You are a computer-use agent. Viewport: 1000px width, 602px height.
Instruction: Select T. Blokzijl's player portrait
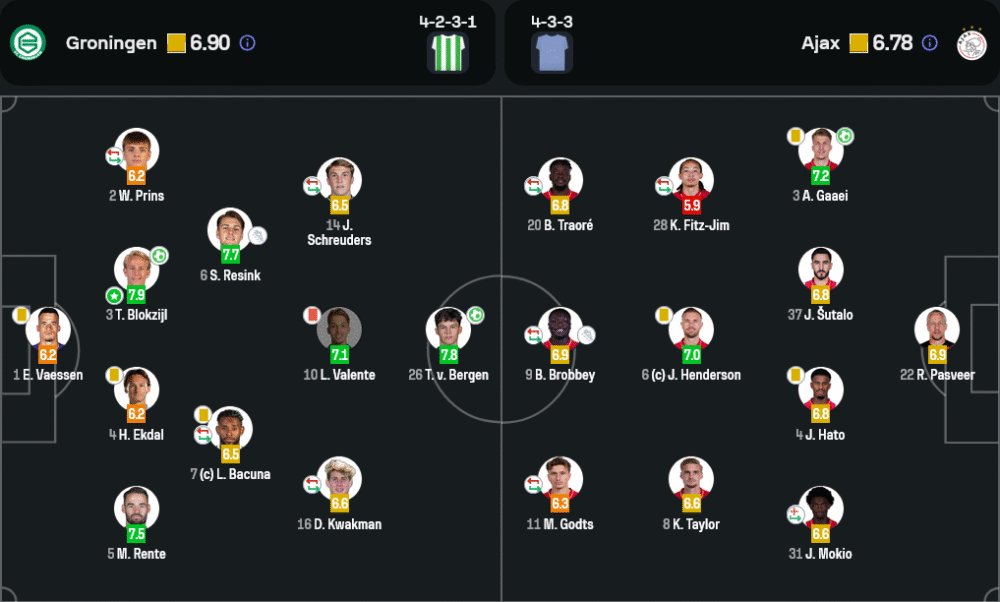click(x=137, y=270)
